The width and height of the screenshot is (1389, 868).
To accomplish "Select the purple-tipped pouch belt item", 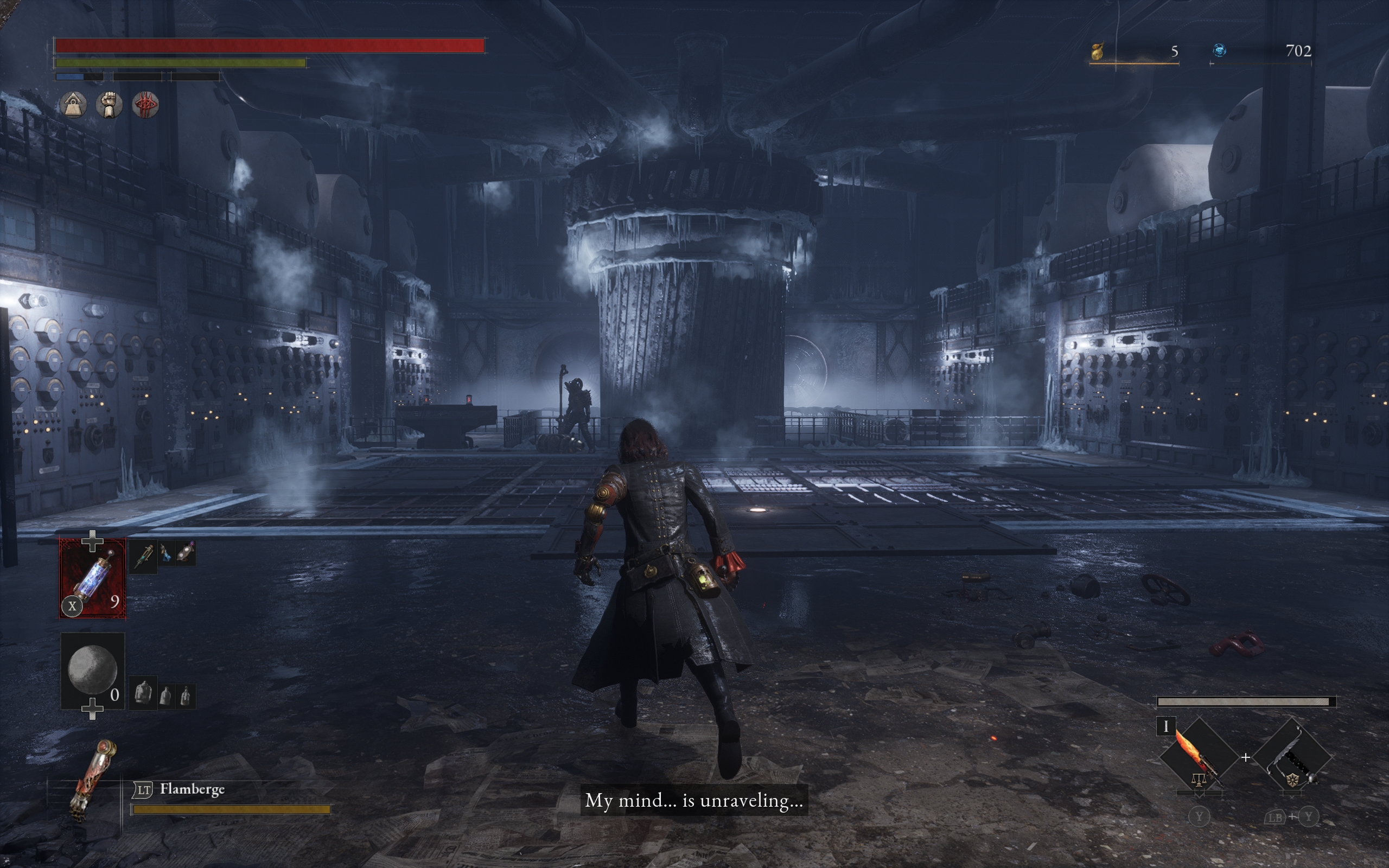I will click(x=186, y=553).
